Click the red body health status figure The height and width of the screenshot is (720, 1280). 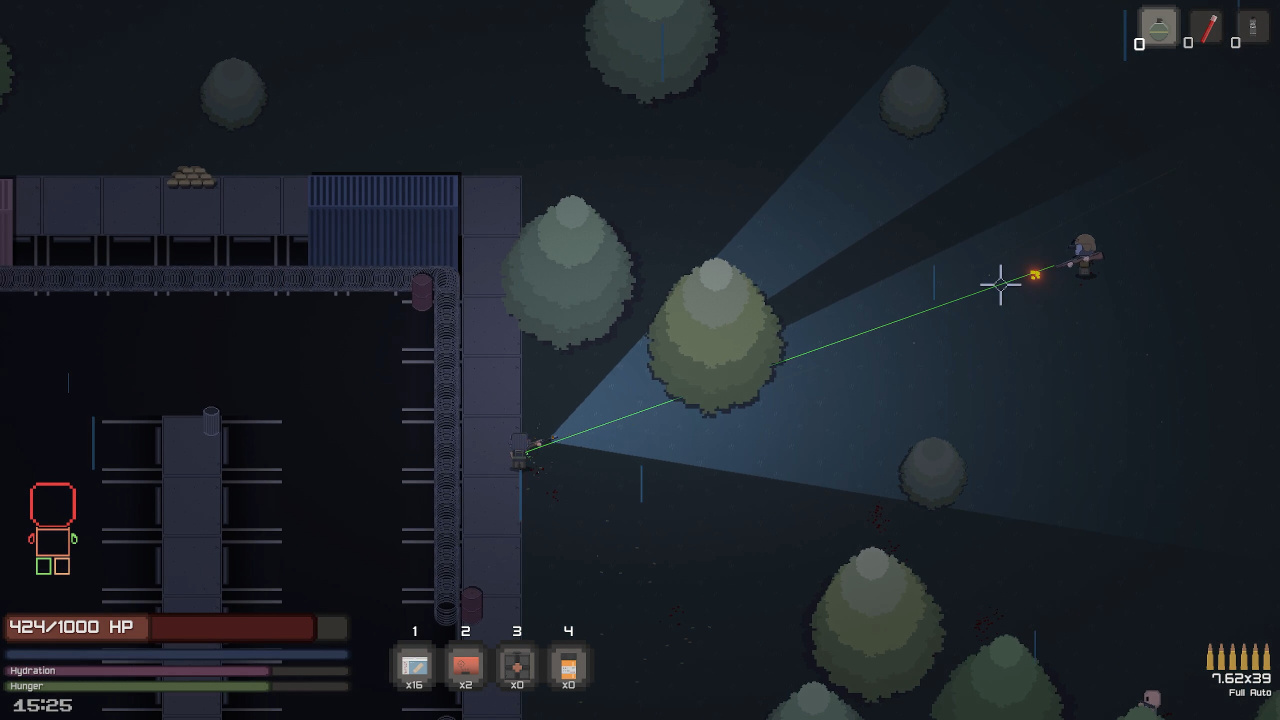pyautogui.click(x=53, y=528)
